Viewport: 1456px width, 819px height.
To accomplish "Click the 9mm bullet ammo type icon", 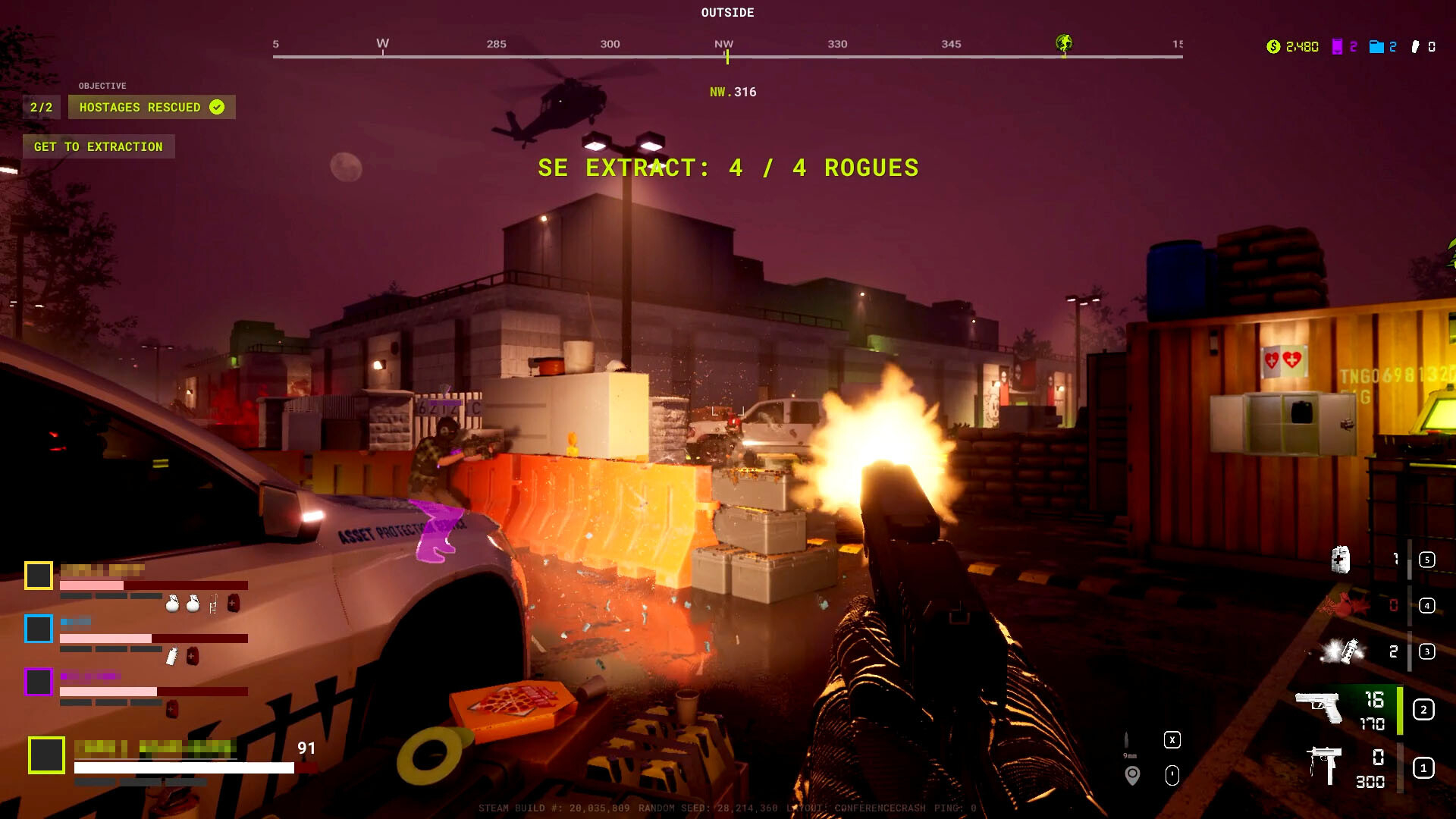I will 1127,741.
